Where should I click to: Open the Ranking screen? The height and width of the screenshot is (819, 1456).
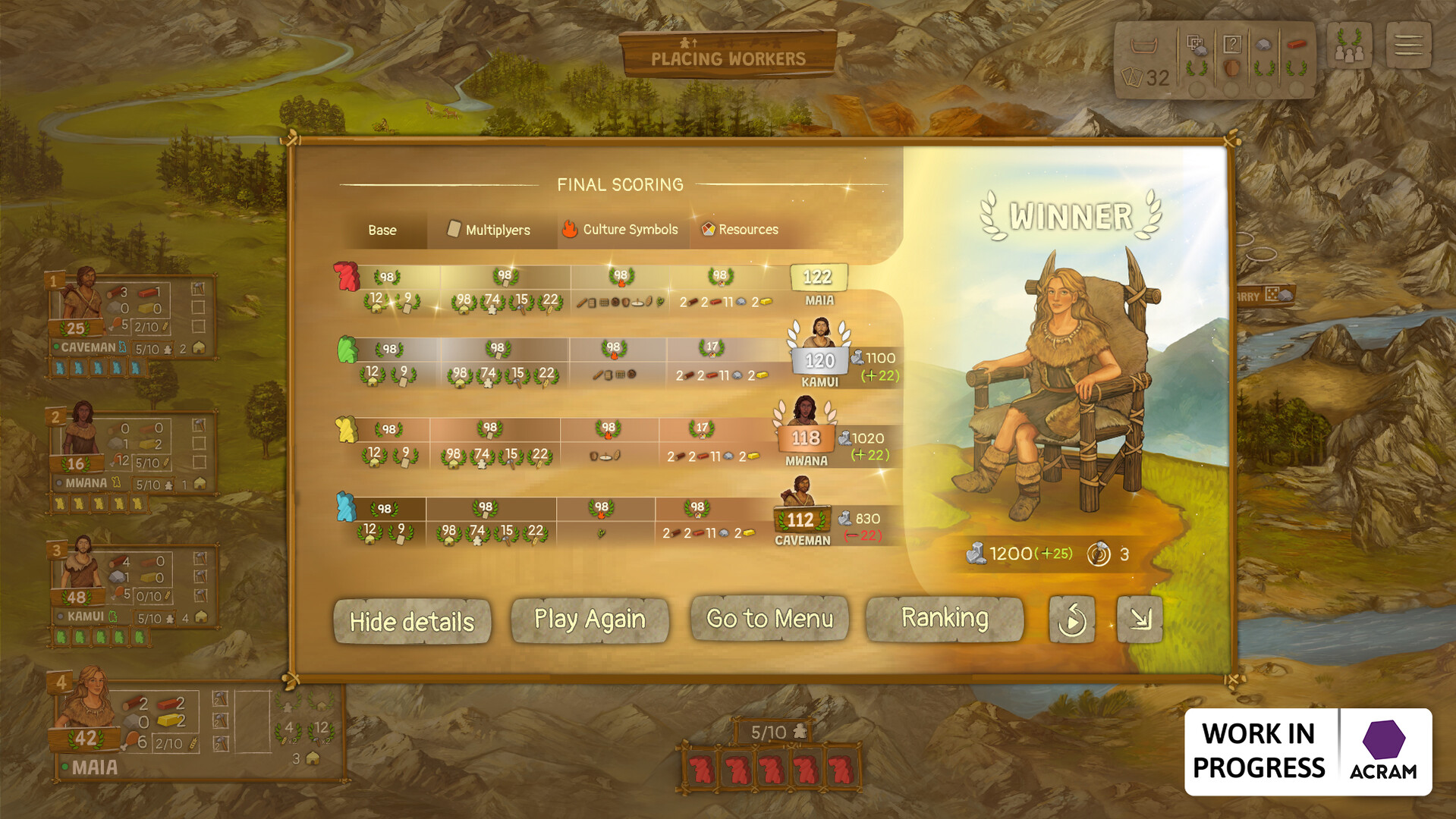tap(945, 620)
